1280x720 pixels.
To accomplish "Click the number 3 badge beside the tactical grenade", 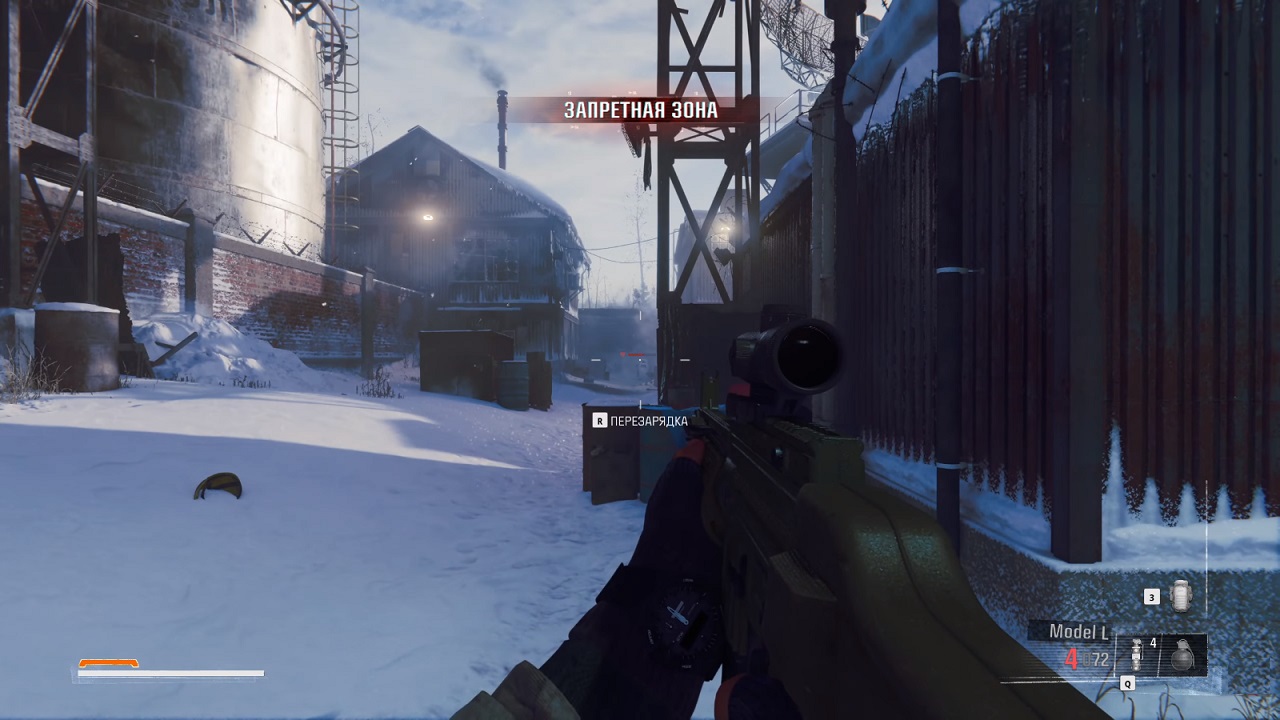I will pyautogui.click(x=1152, y=597).
